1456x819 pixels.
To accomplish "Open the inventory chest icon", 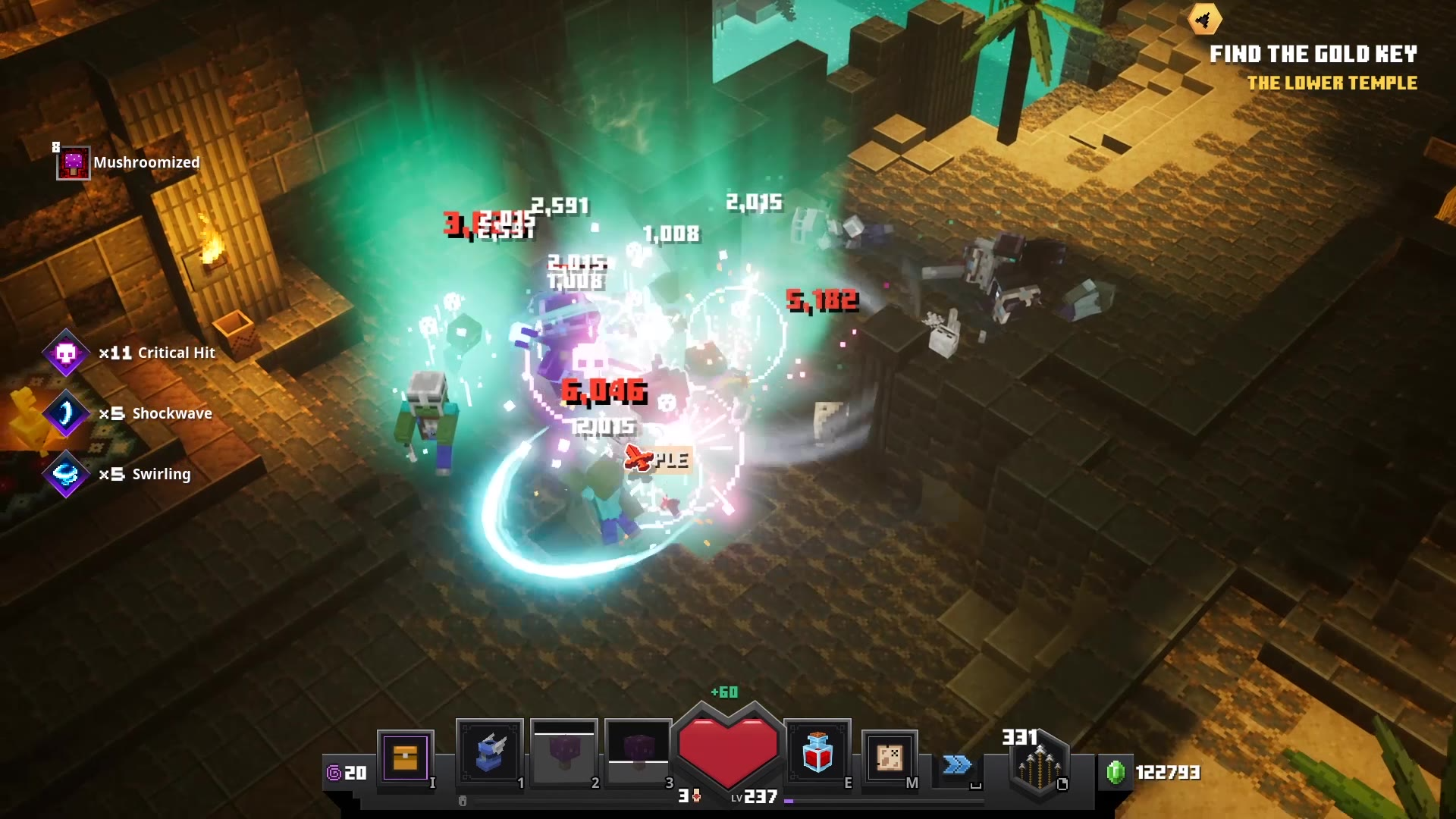I will 405,757.
